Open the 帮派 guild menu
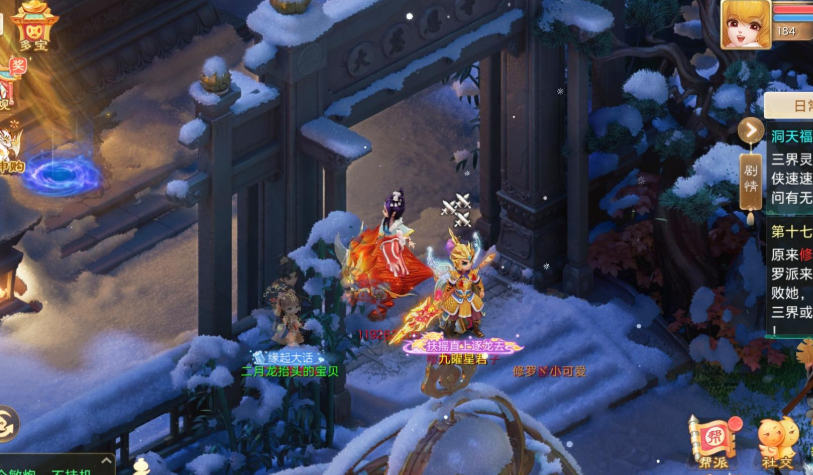Image resolution: width=813 pixels, height=475 pixels. (x=712, y=441)
